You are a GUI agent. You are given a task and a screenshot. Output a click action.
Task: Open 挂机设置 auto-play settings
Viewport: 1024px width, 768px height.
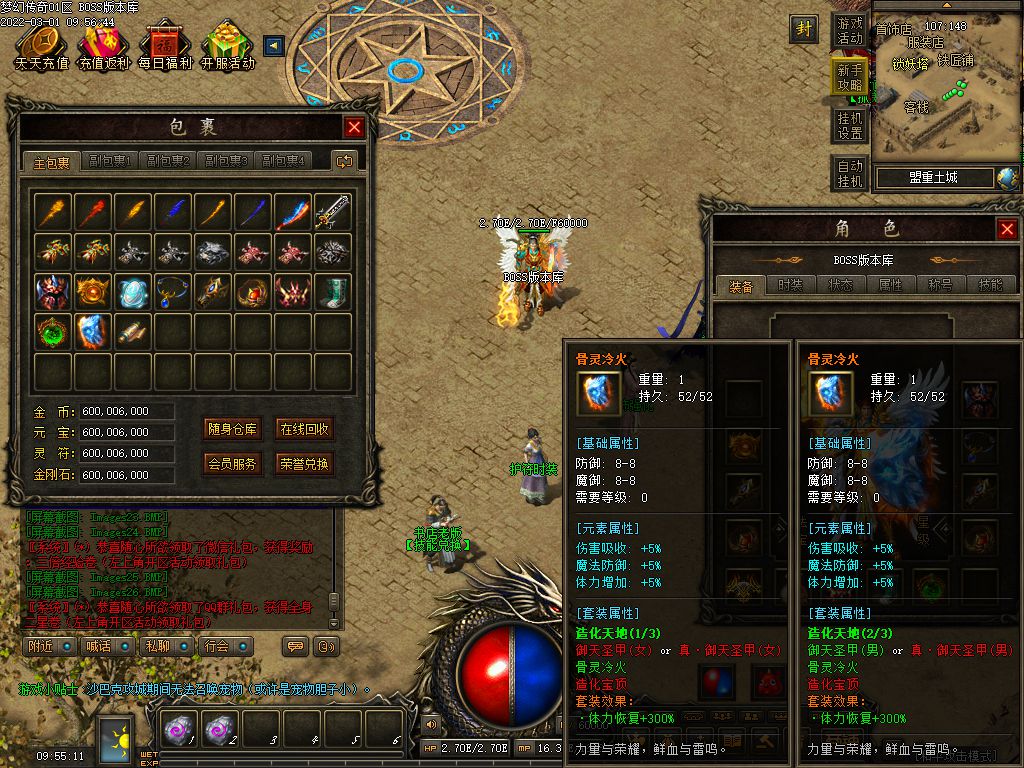(x=850, y=126)
